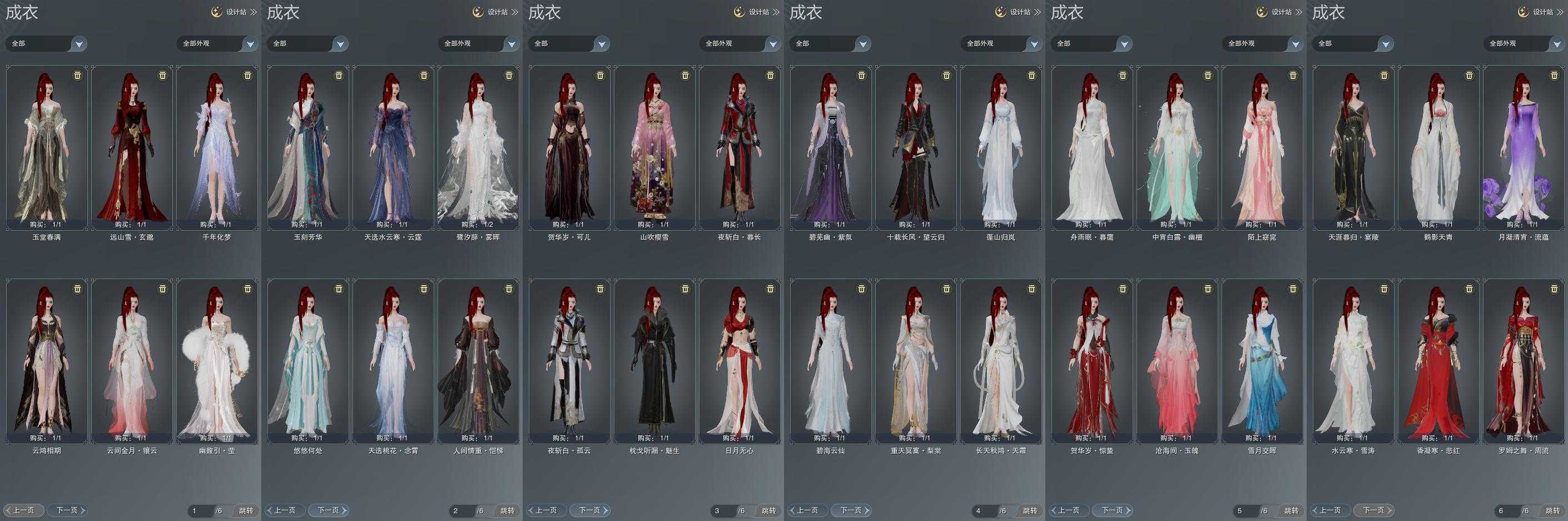Select the 玉刻芳华 outfit
This screenshot has height=521, width=1568.
(x=307, y=146)
